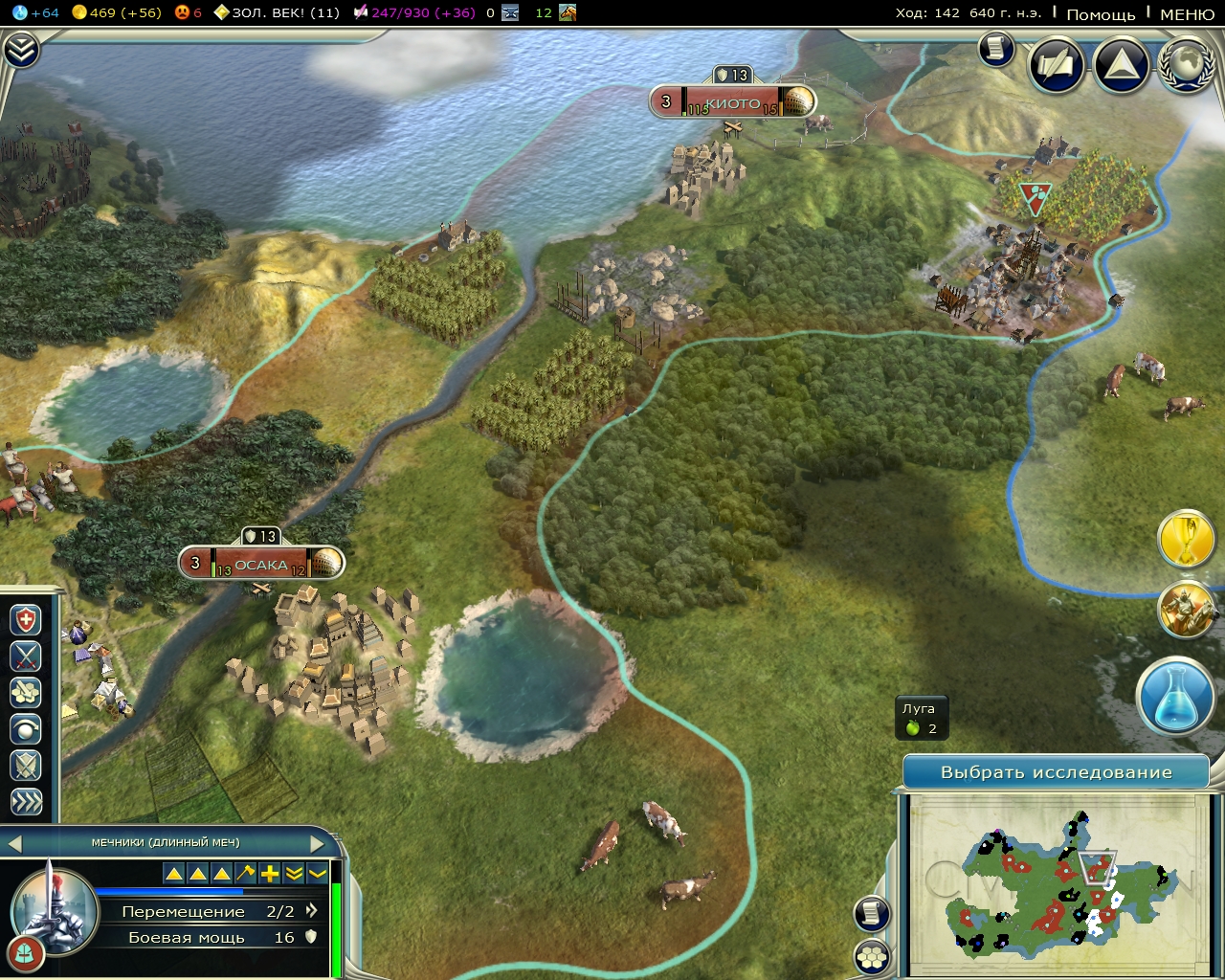
Task: Open diplomacy via the golden statue icon
Action: tap(1187, 612)
